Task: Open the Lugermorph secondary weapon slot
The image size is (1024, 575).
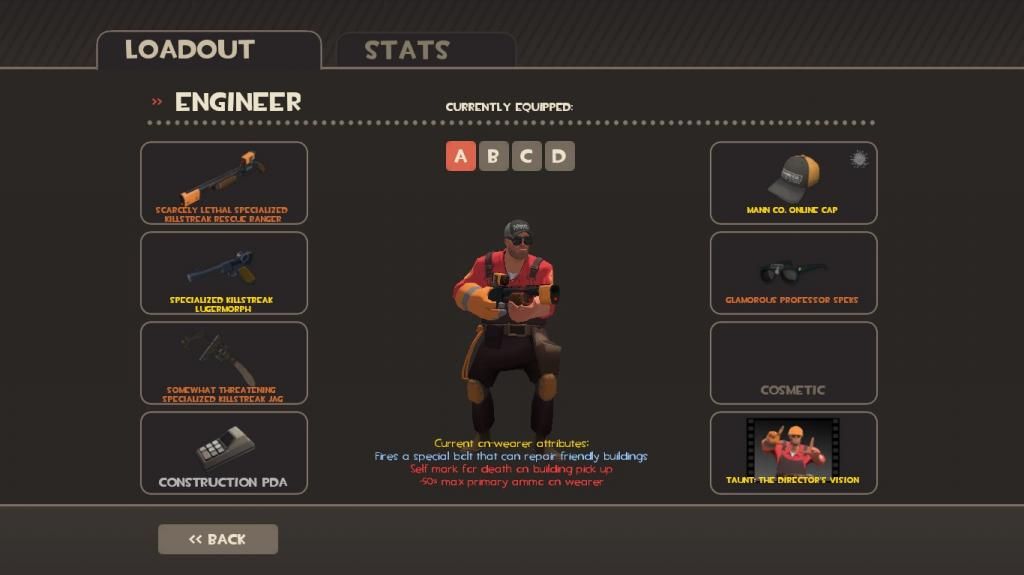Action: (x=224, y=273)
